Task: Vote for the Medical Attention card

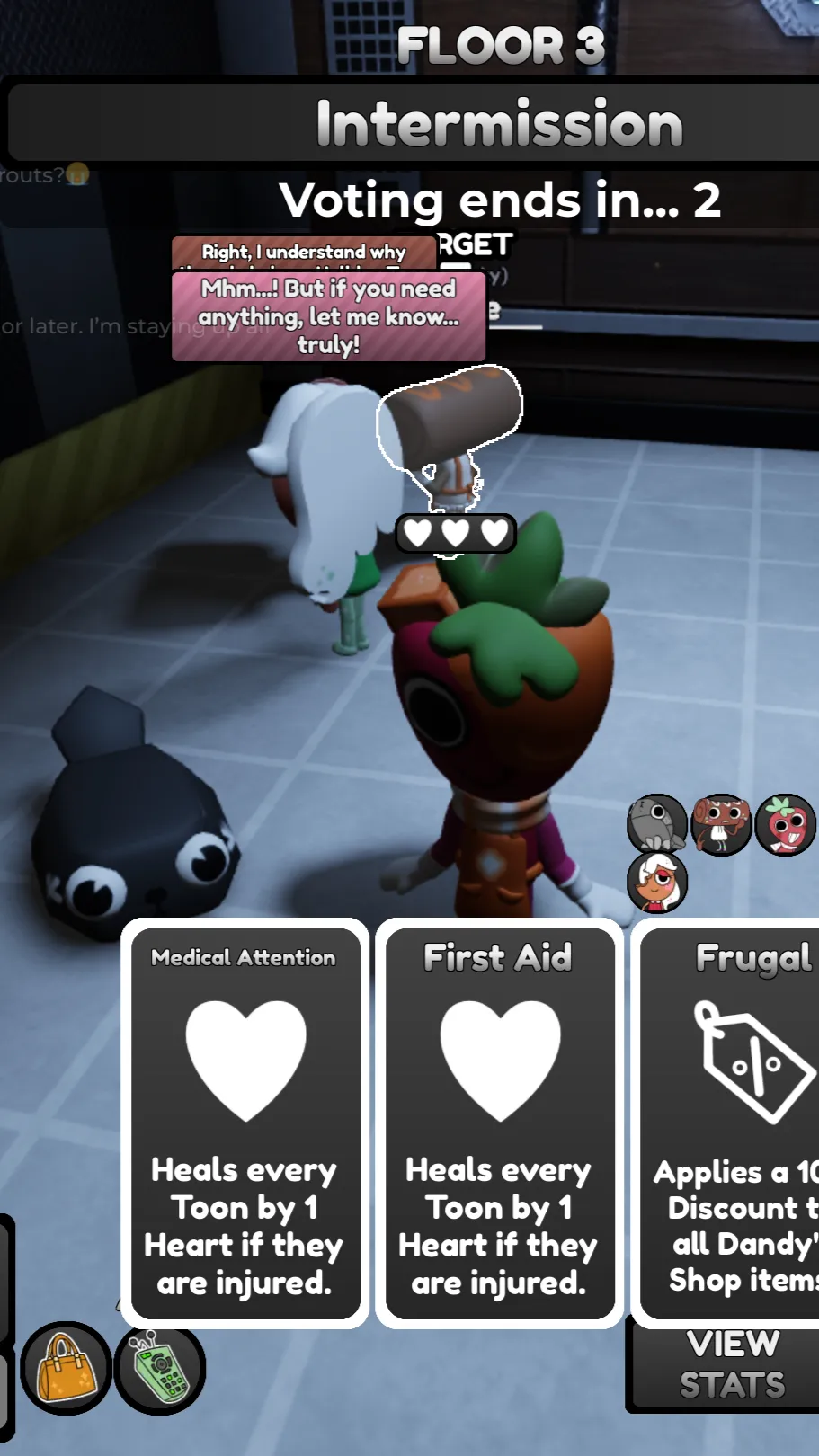Action: [245, 1123]
